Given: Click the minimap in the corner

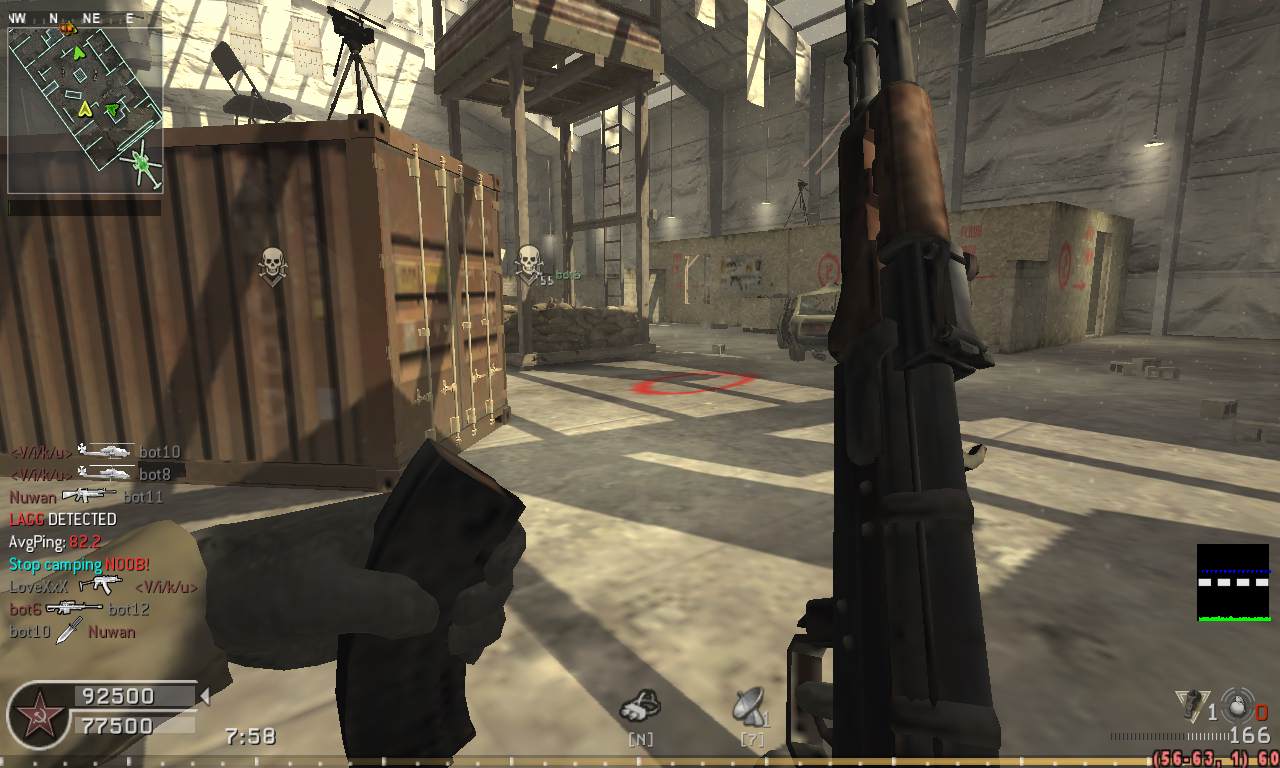Looking at the screenshot, I should [x=85, y=110].
